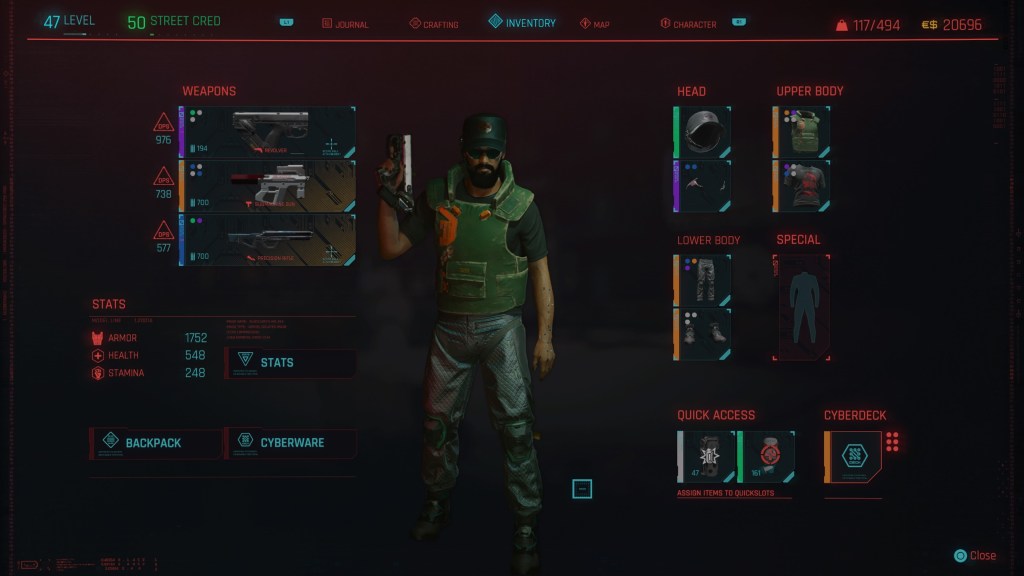This screenshot has width=1024, height=576.
Task: Select the boots slot
Action: [x=702, y=333]
